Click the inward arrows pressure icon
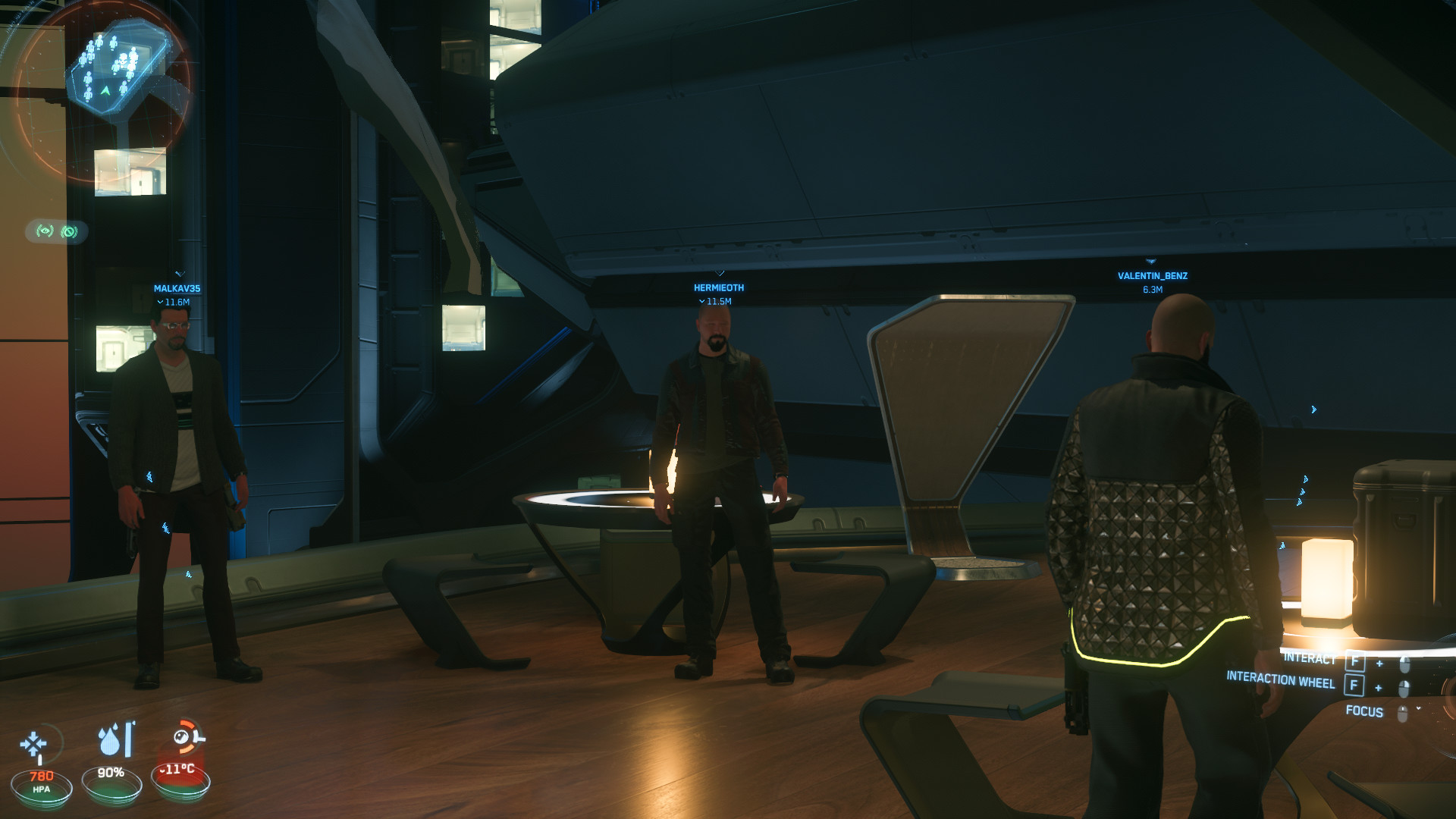The height and width of the screenshot is (819, 1456). pos(33,744)
